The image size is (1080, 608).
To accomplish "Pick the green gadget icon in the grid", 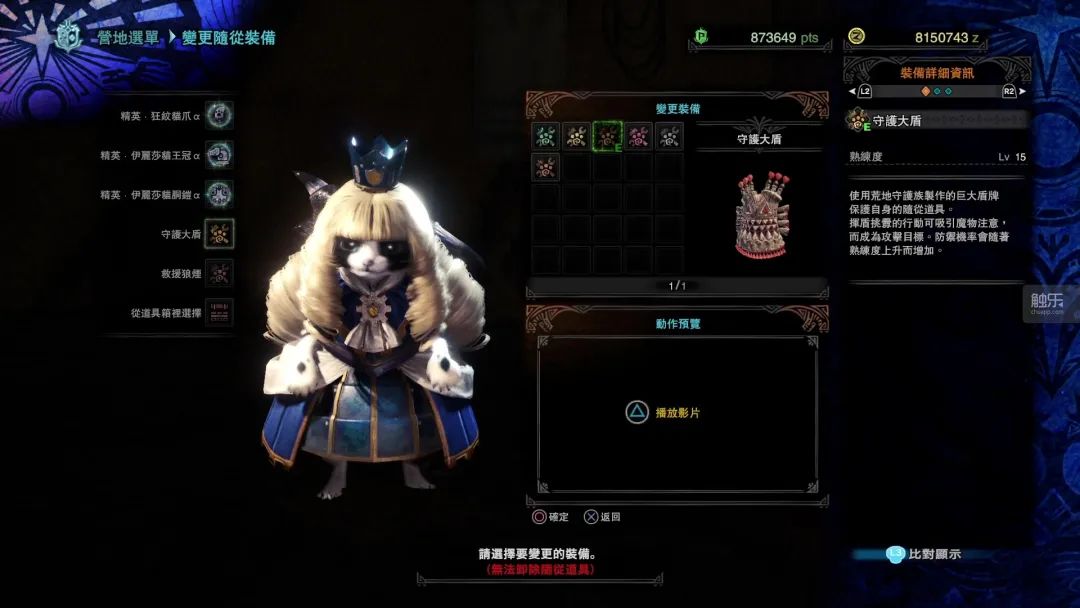I will point(546,136).
